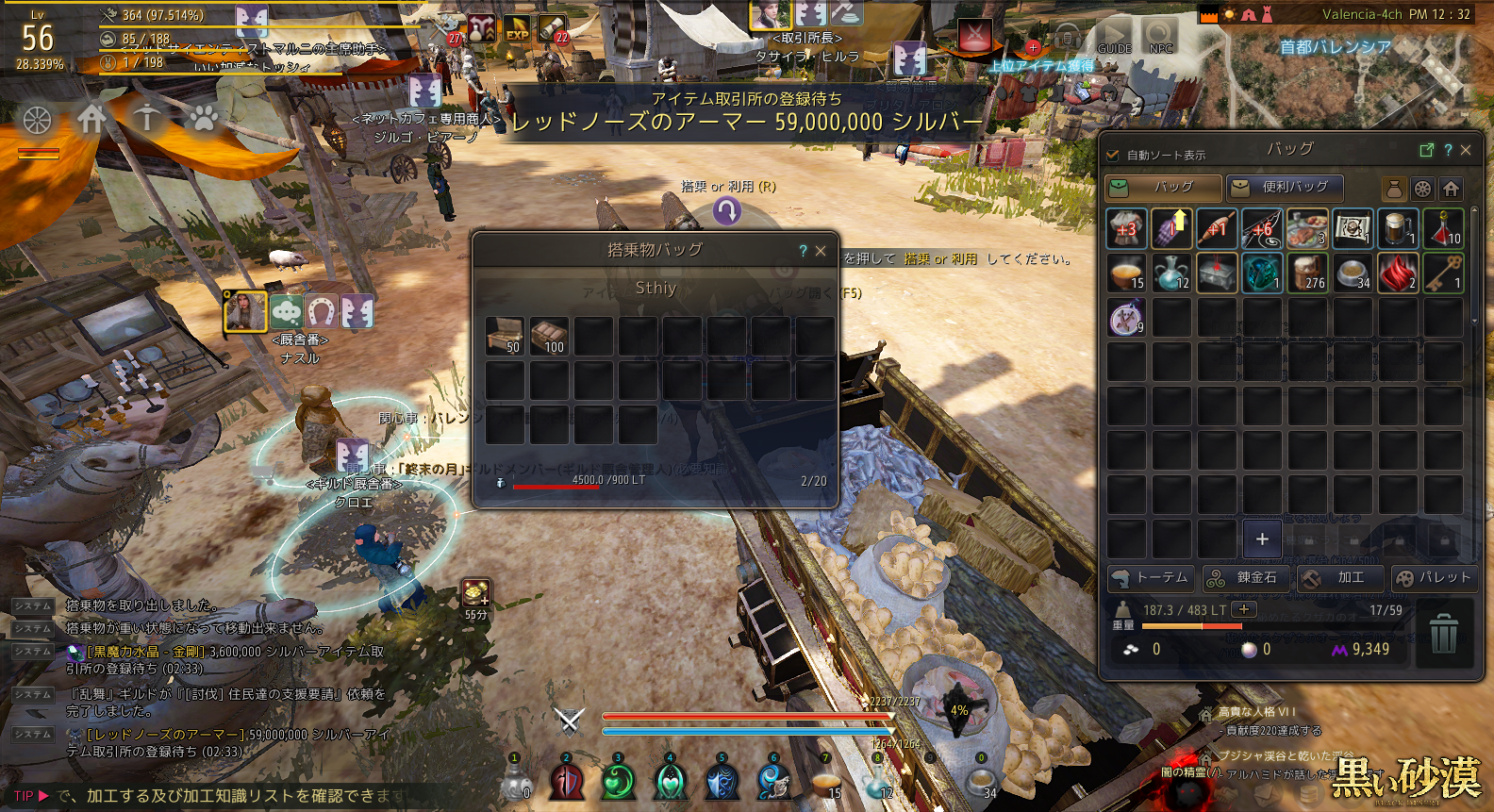The image size is (1494, 812).
Task: Open the GUIDE button at the top
Action: [1114, 38]
